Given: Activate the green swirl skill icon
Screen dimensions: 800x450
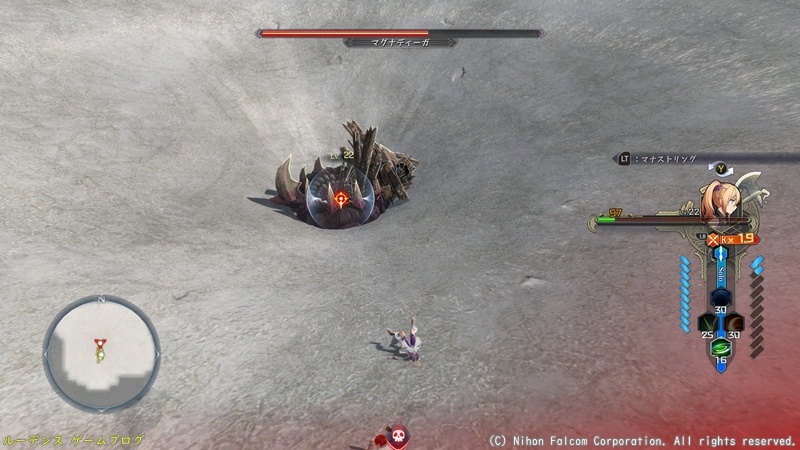Looking at the screenshot, I should point(720,348).
